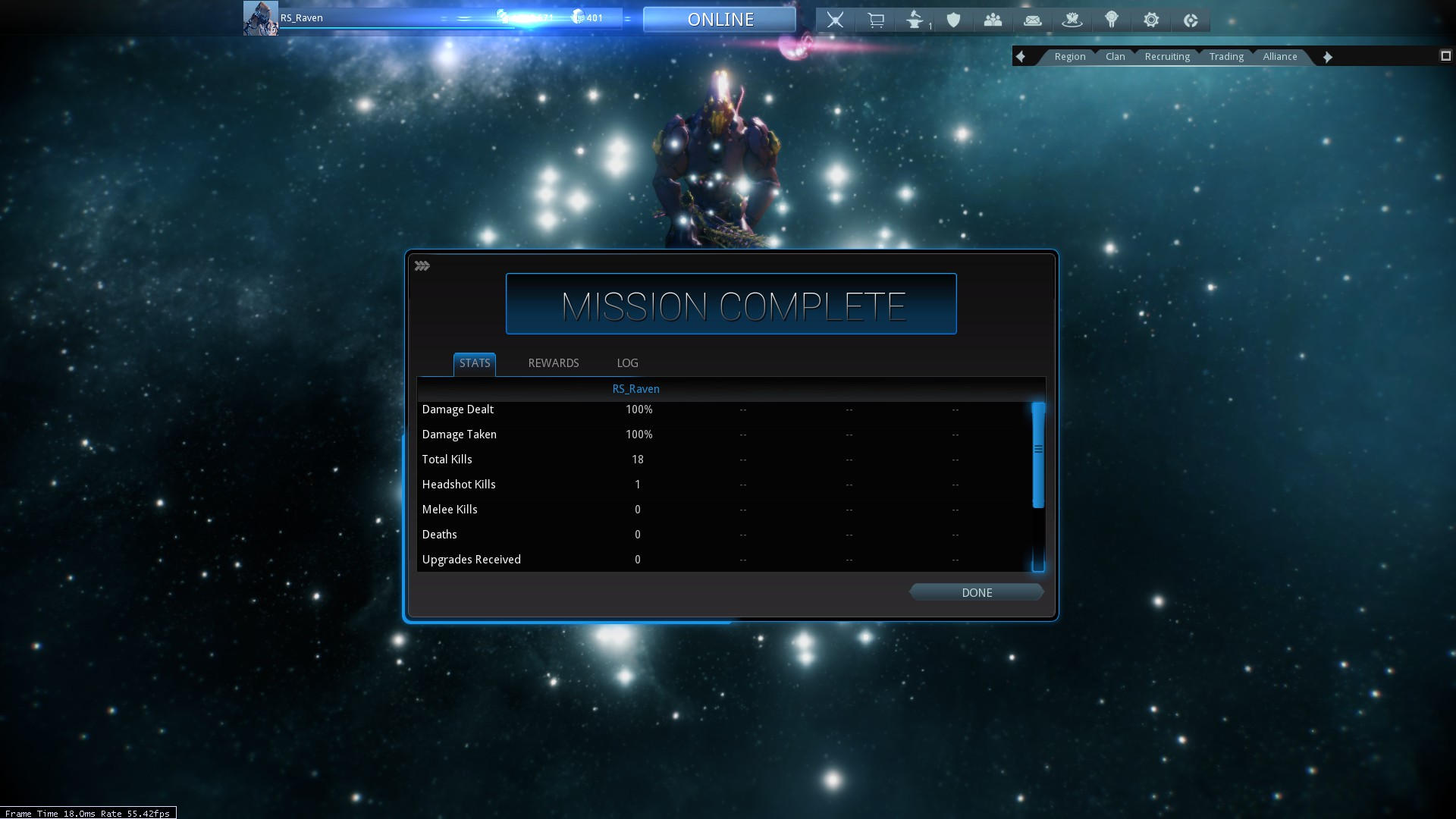
Task: Select the Alliance chat tab
Action: coord(1279,57)
